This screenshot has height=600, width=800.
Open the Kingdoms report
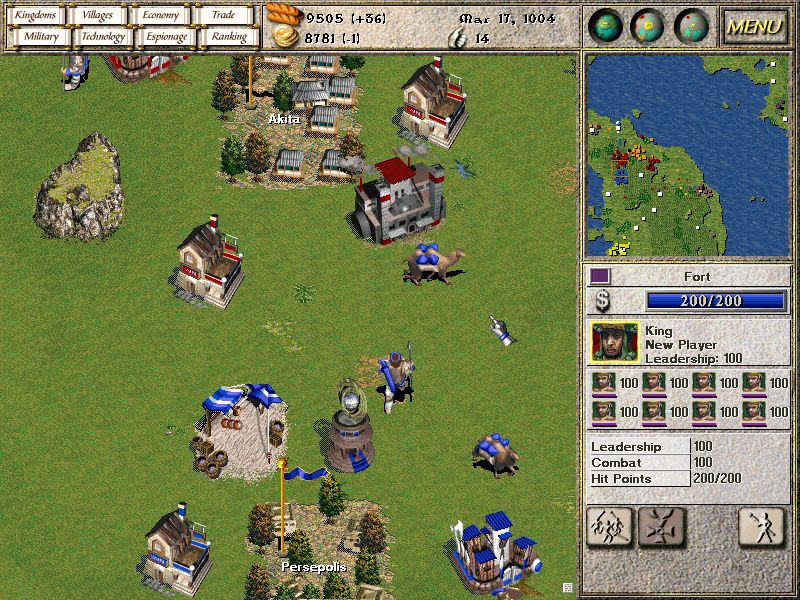tap(36, 15)
